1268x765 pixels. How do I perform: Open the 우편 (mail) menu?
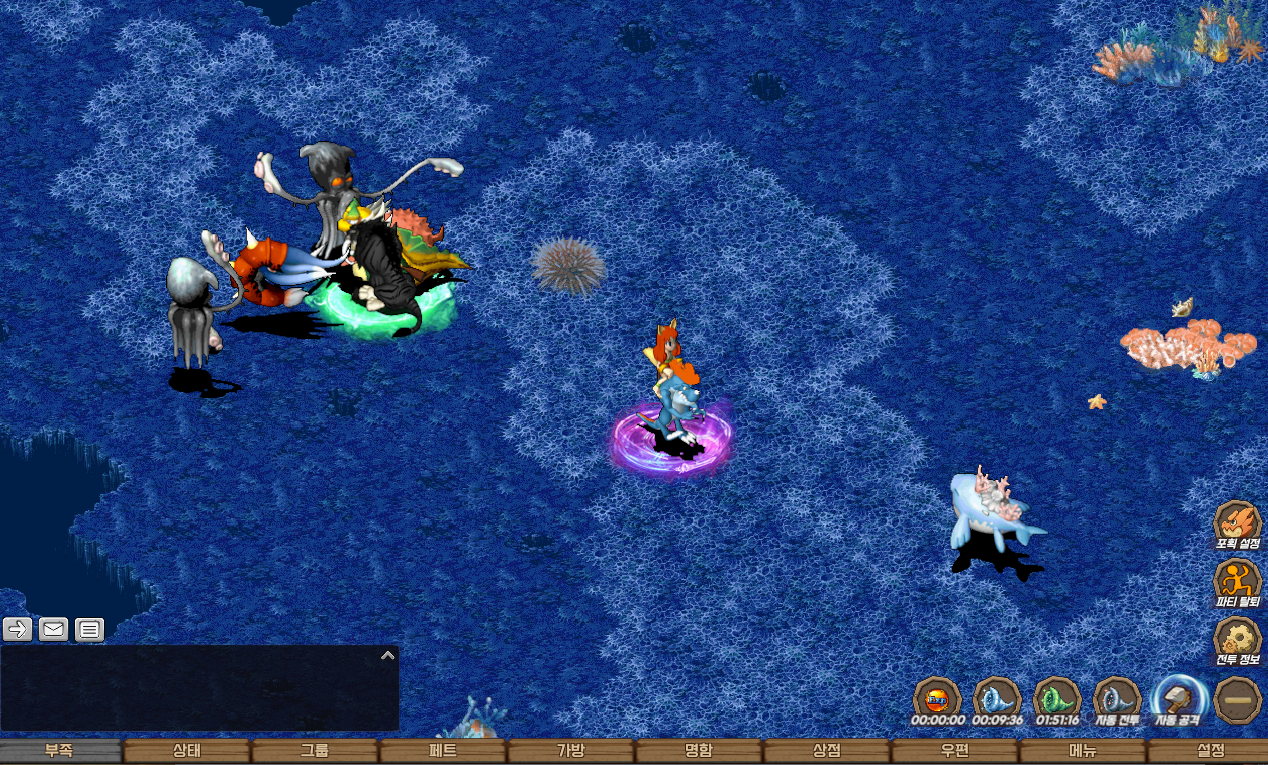tap(955, 751)
